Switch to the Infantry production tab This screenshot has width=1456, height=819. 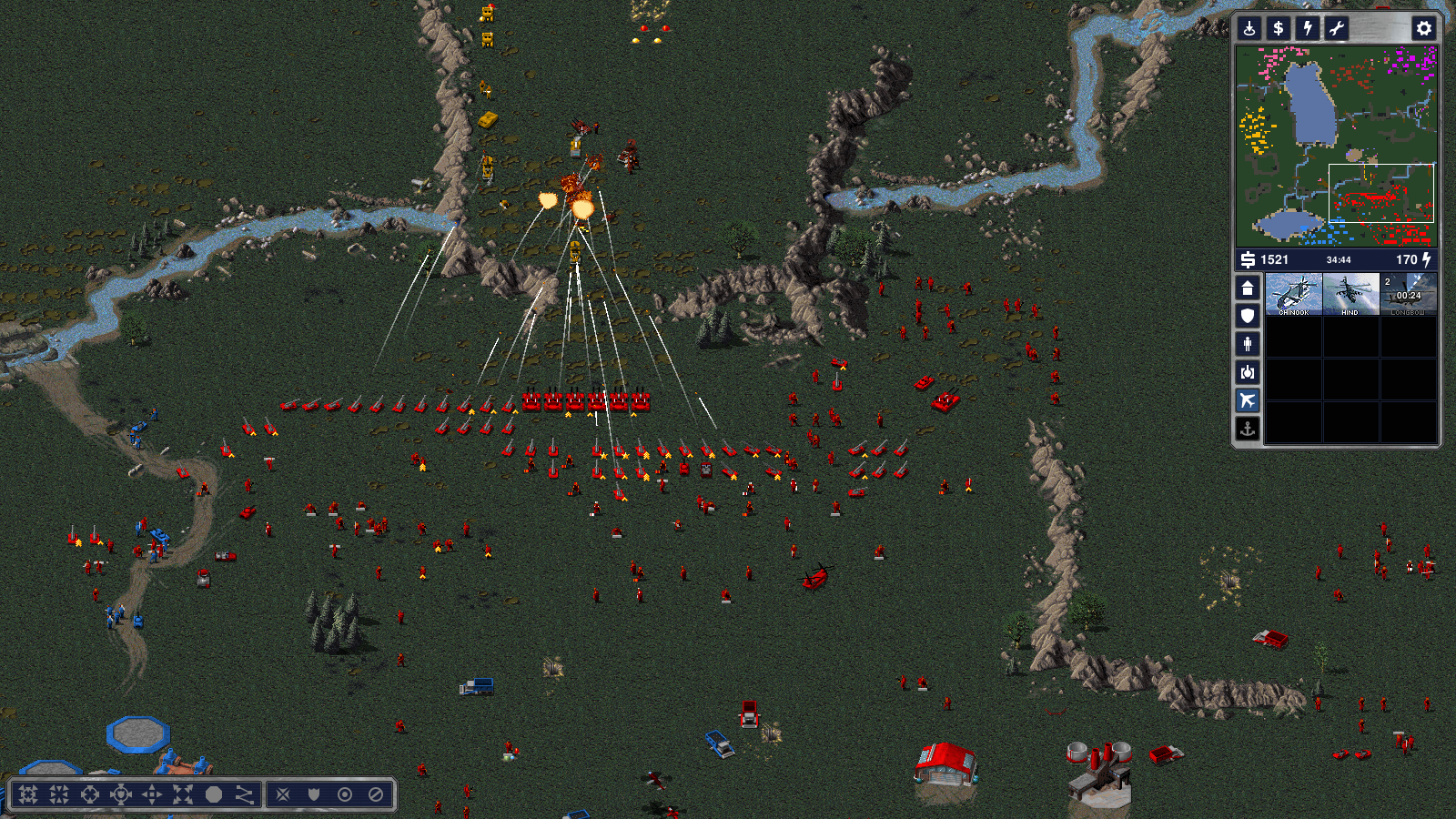[1248, 344]
